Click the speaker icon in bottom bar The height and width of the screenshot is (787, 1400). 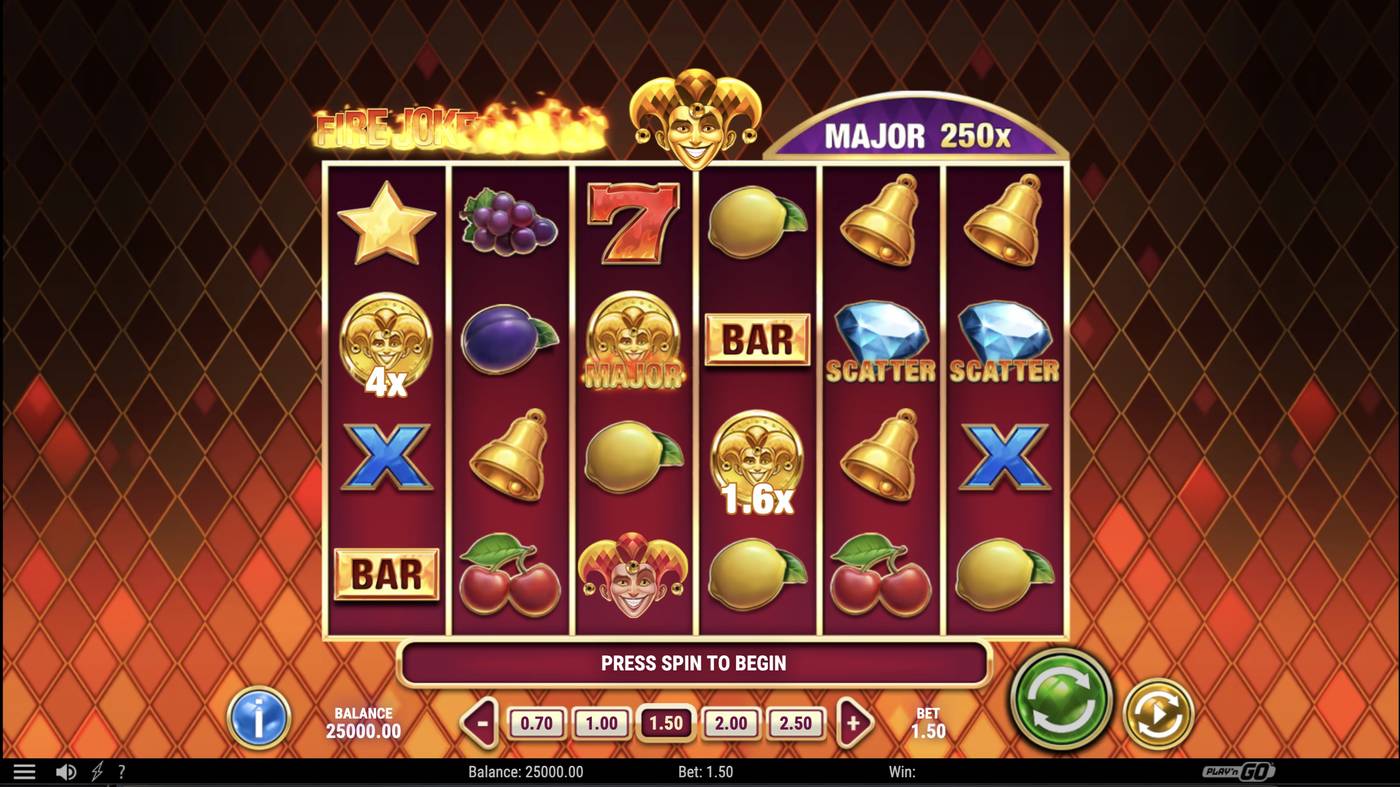coord(64,771)
